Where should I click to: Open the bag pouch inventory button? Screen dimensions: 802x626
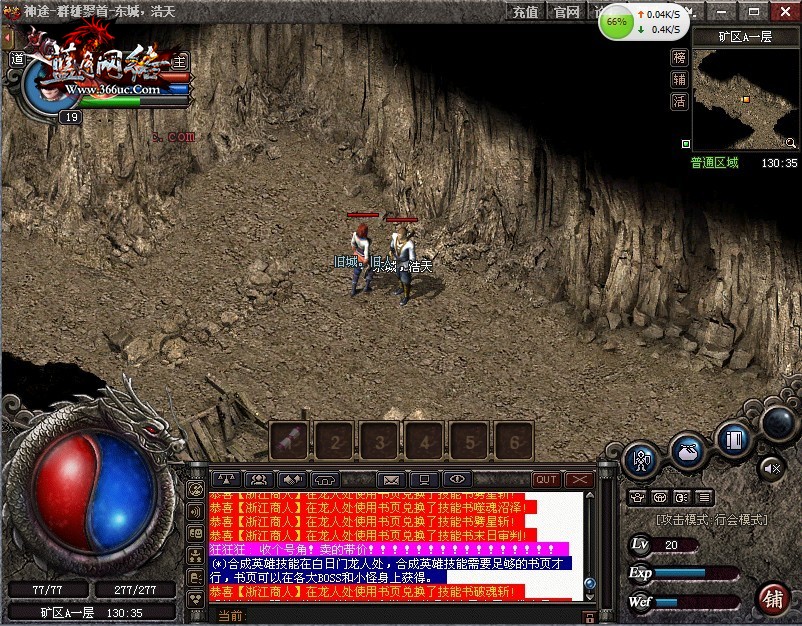(x=688, y=451)
